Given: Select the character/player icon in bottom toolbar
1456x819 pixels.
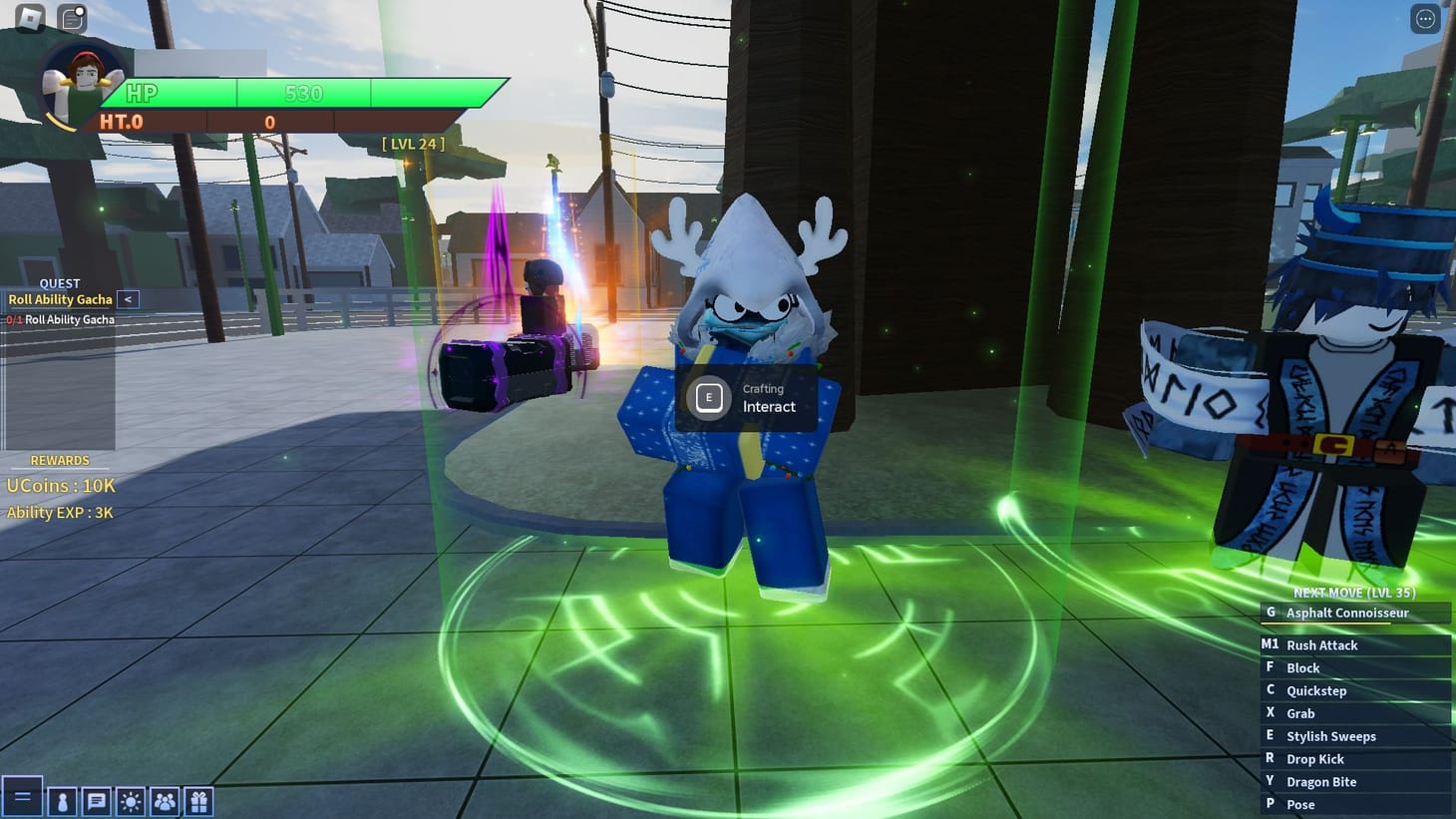Looking at the screenshot, I should (62, 799).
